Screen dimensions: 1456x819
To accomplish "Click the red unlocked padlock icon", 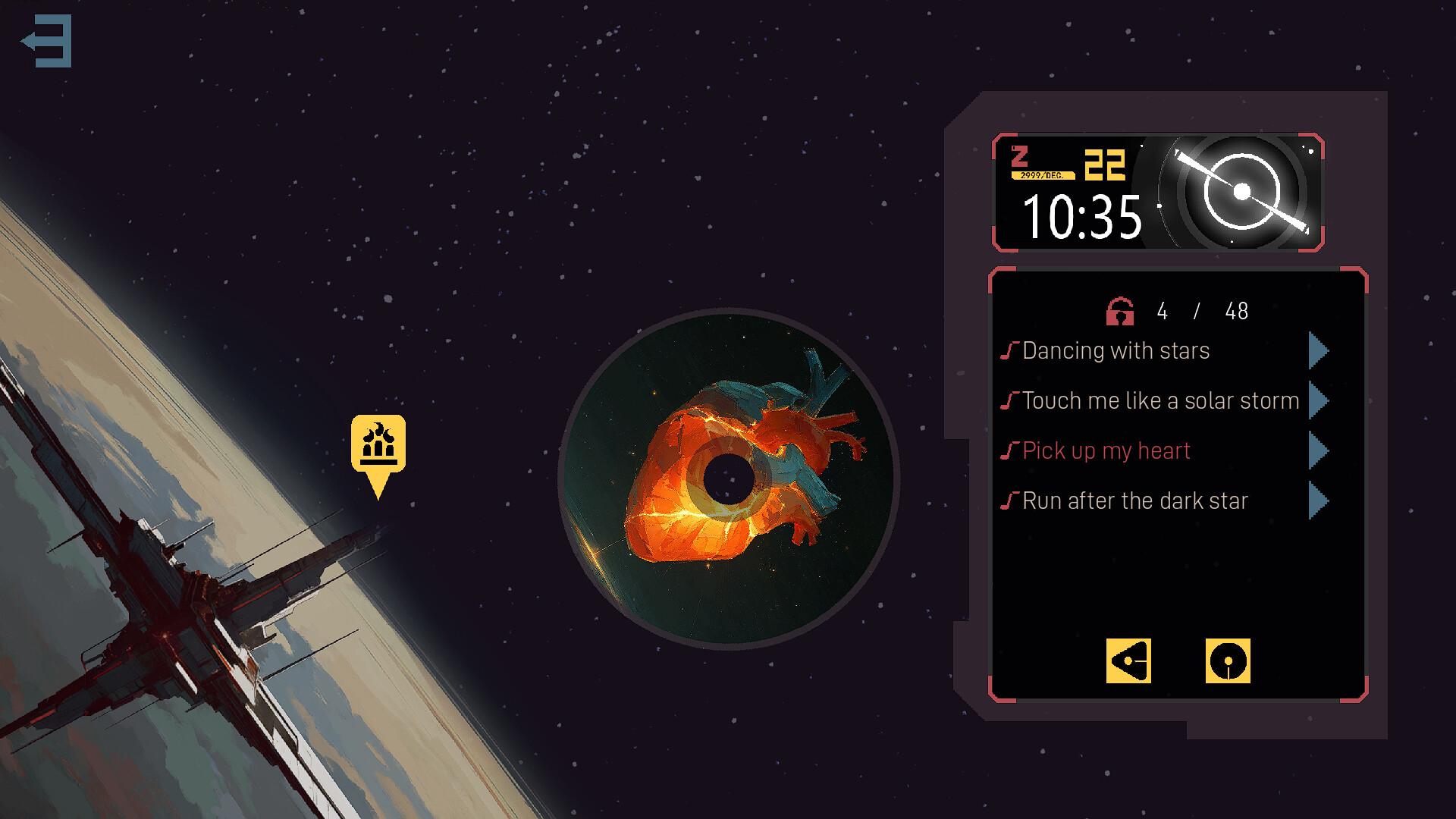I will click(x=1120, y=311).
